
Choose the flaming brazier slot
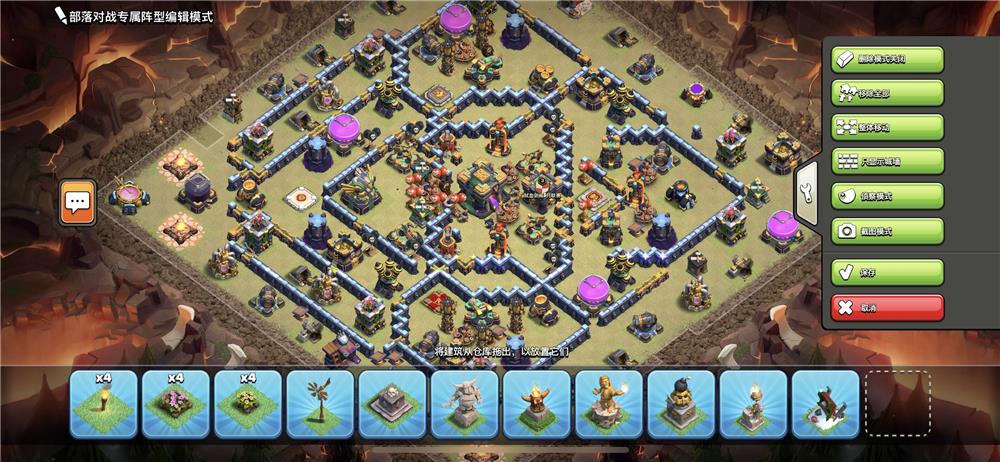(x=536, y=403)
